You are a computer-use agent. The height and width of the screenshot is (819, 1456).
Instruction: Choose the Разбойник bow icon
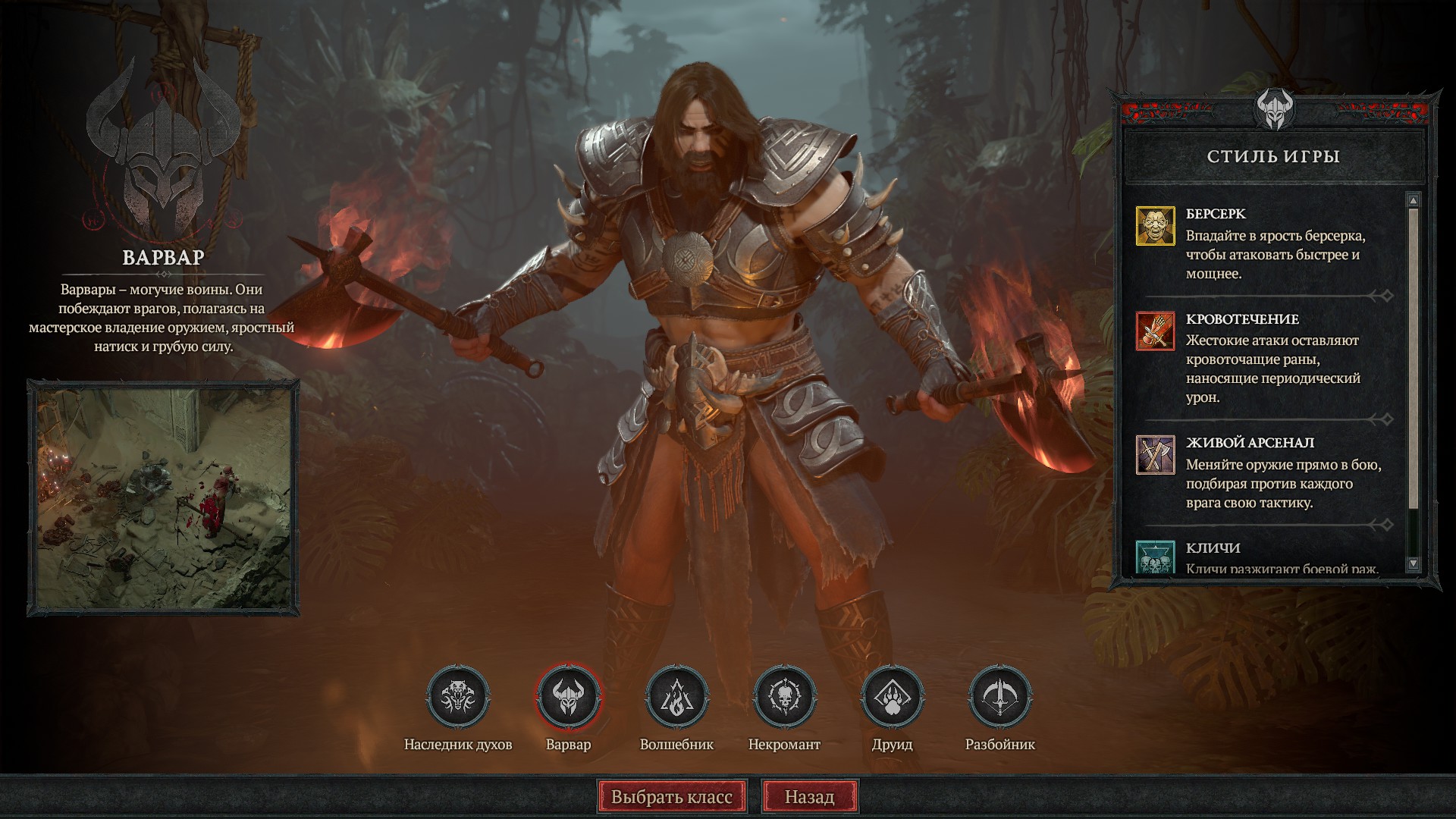[1000, 697]
